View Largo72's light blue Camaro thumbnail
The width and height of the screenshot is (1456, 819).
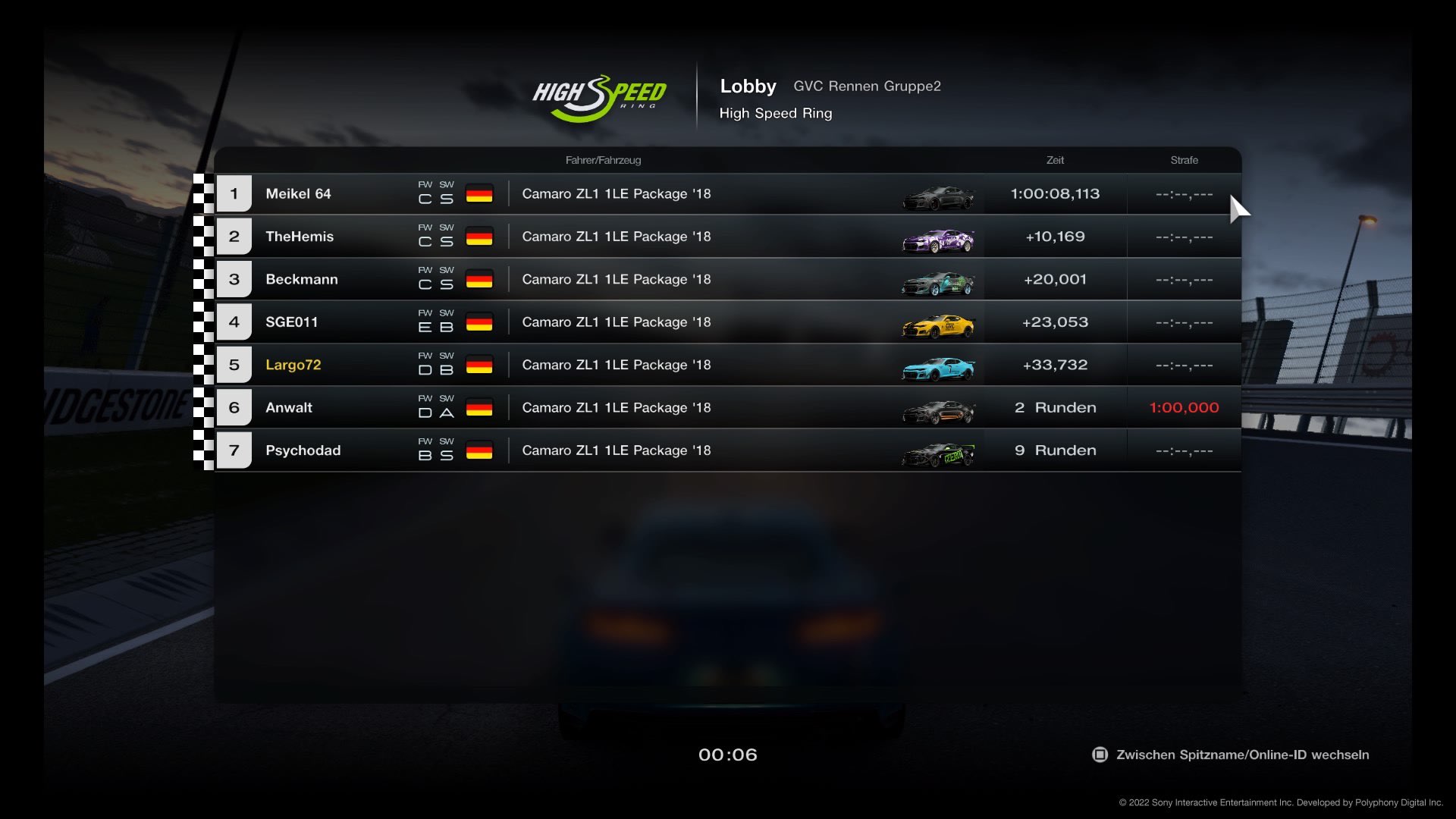click(938, 369)
